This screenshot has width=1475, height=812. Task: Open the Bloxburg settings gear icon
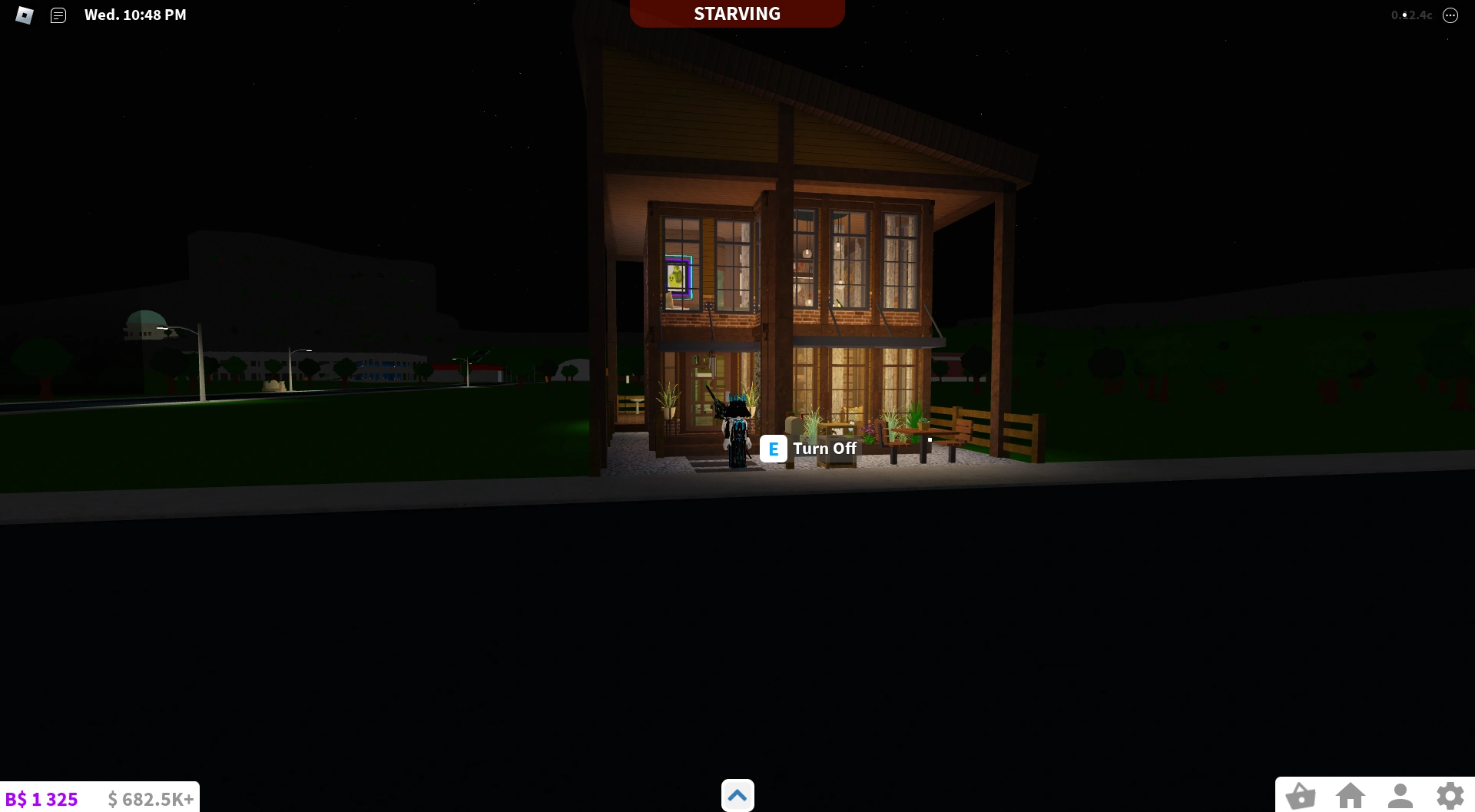click(1450, 797)
